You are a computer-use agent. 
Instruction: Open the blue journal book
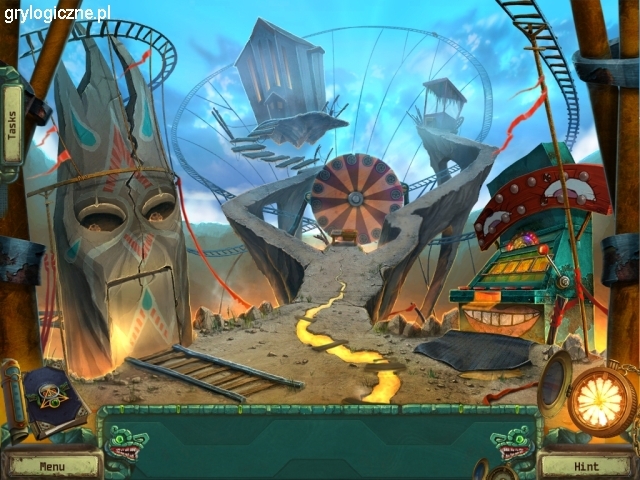(x=57, y=397)
